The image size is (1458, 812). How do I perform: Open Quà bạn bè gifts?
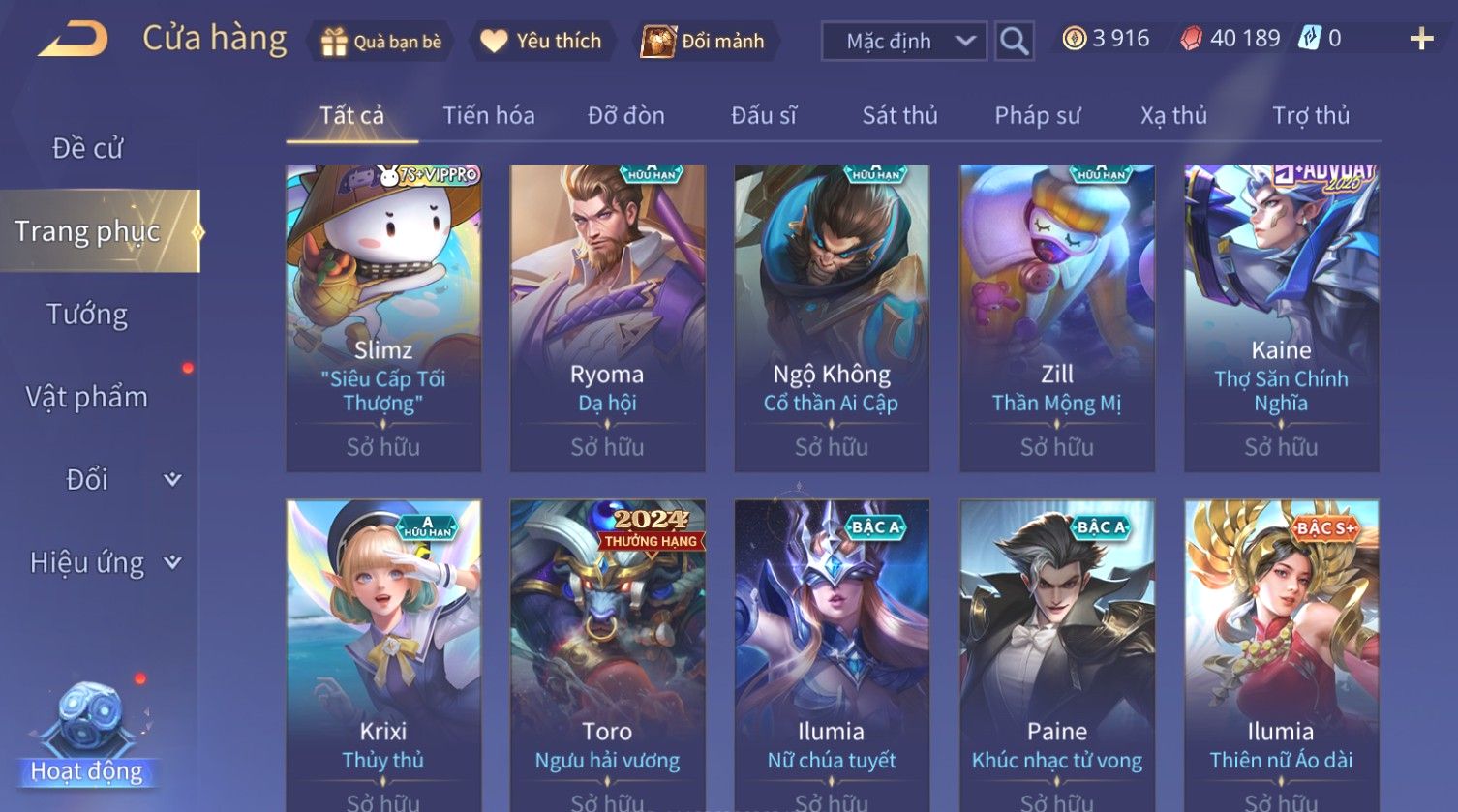pos(381,42)
